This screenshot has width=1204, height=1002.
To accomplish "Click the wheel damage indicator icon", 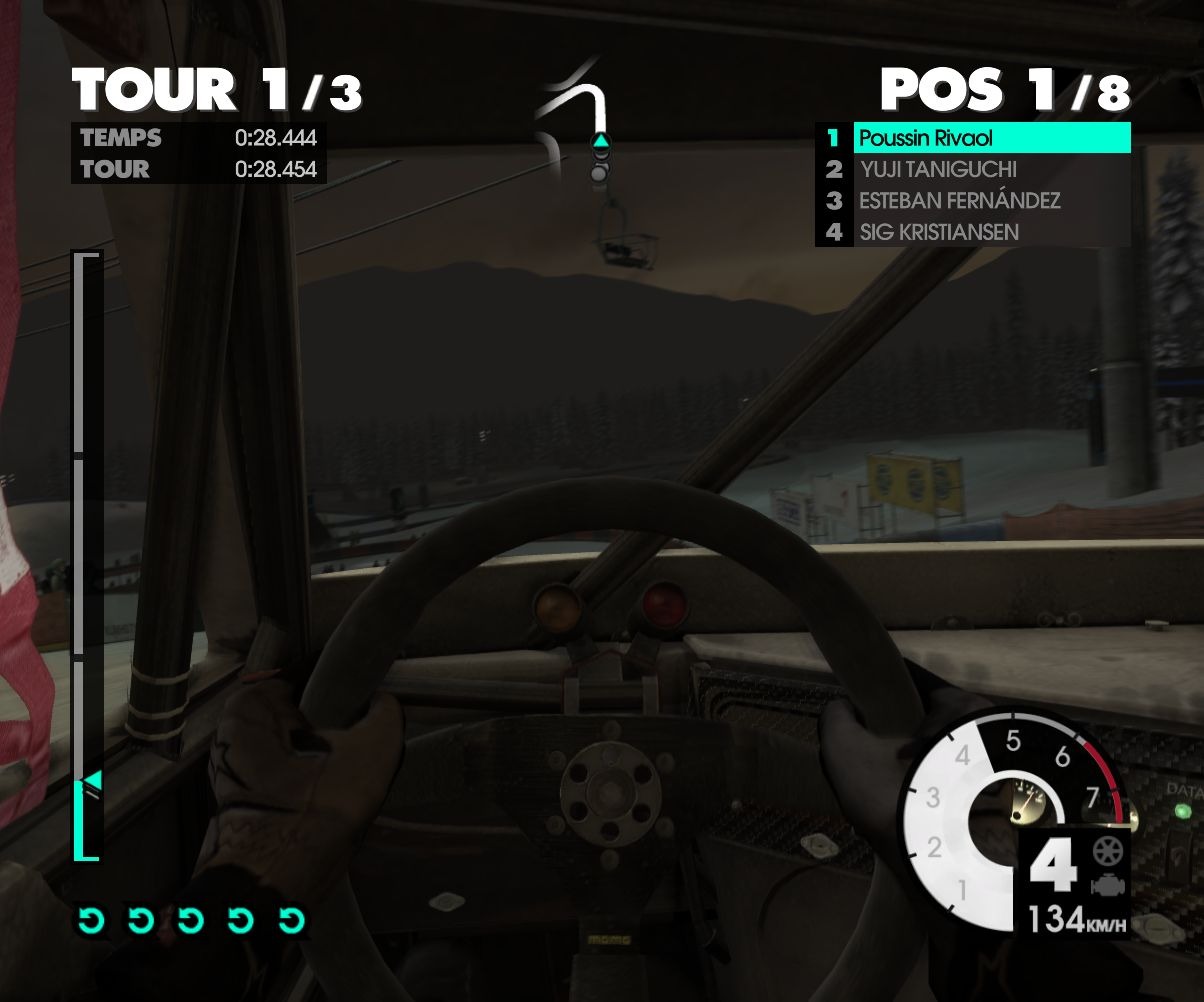I will pyautogui.click(x=1106, y=853).
